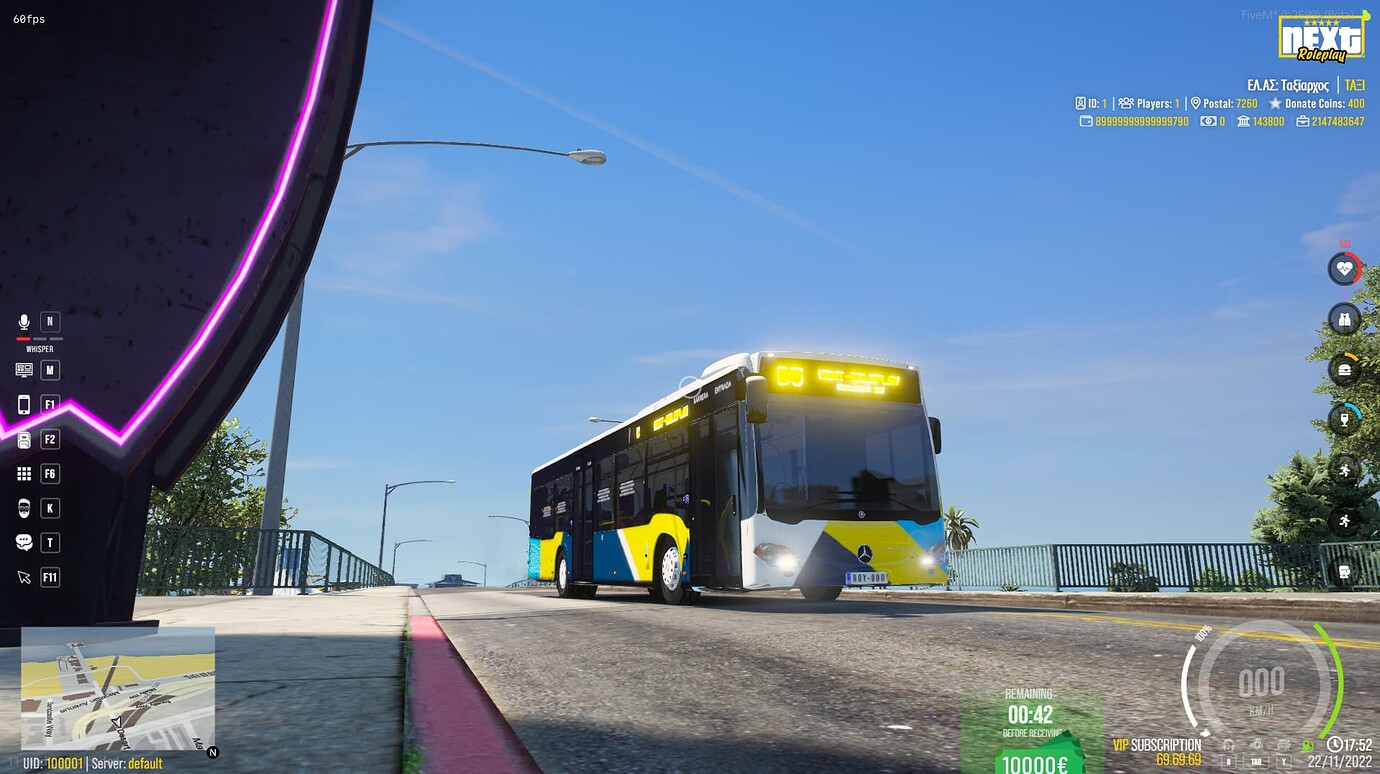The image size is (1380, 774).
Task: Click the burger hunger status icon
Action: [x=1345, y=370]
